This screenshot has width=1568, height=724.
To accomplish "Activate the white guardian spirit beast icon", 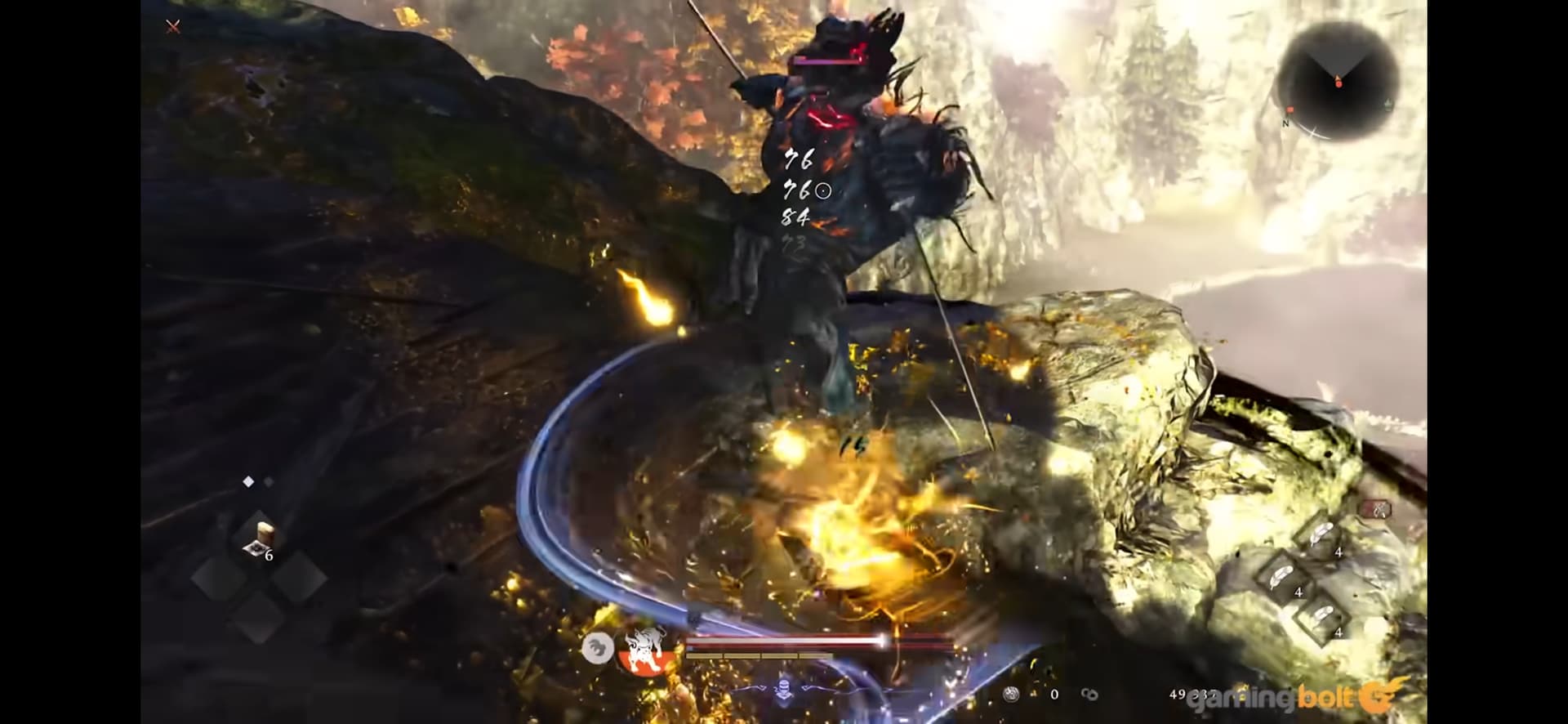I will (643, 648).
